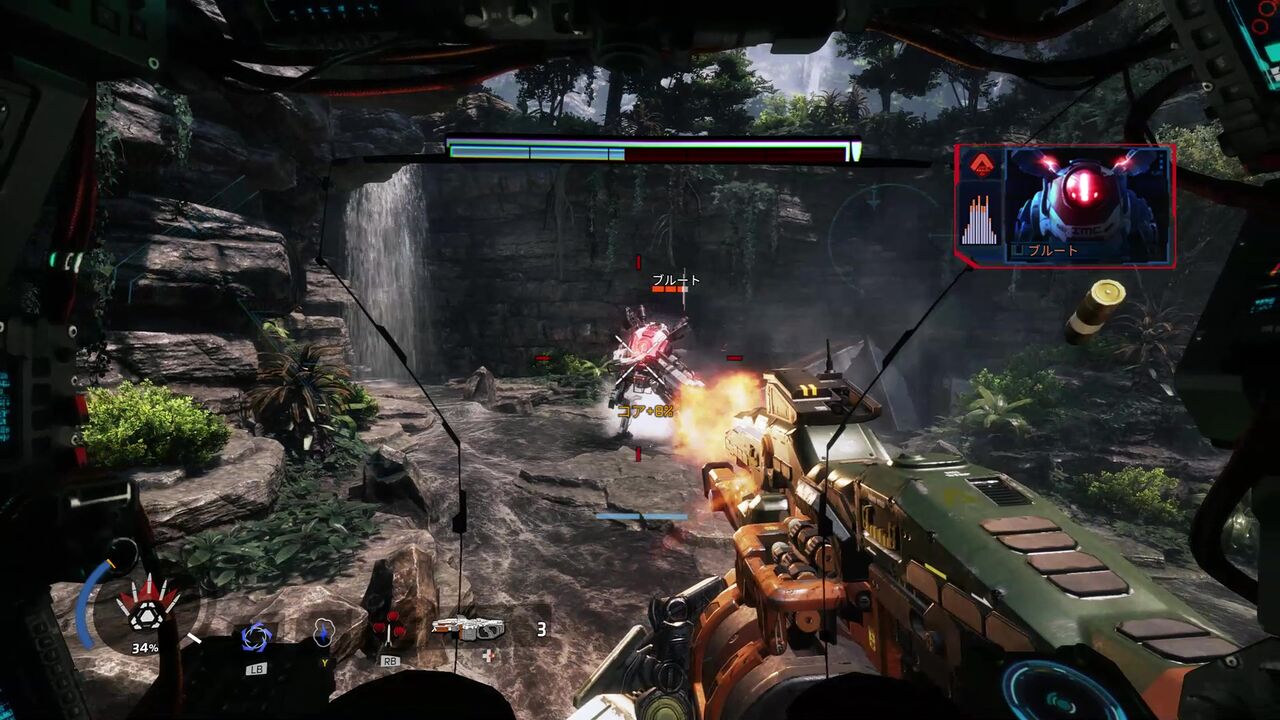Screen dimensions: 1280x720
Task: Fire the red rocket salvo ability
Action: point(388,630)
